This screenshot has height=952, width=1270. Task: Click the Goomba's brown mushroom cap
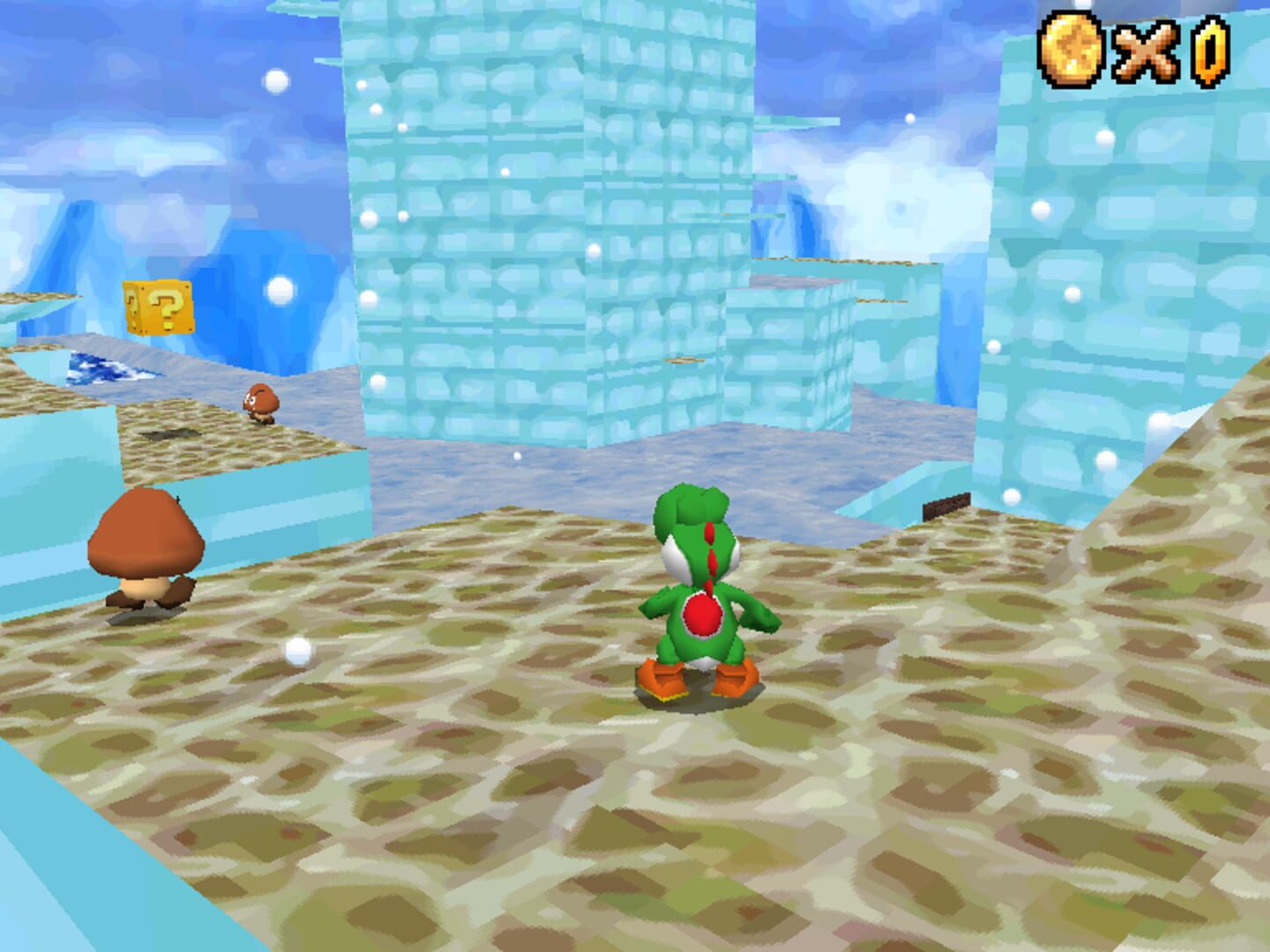(148, 533)
